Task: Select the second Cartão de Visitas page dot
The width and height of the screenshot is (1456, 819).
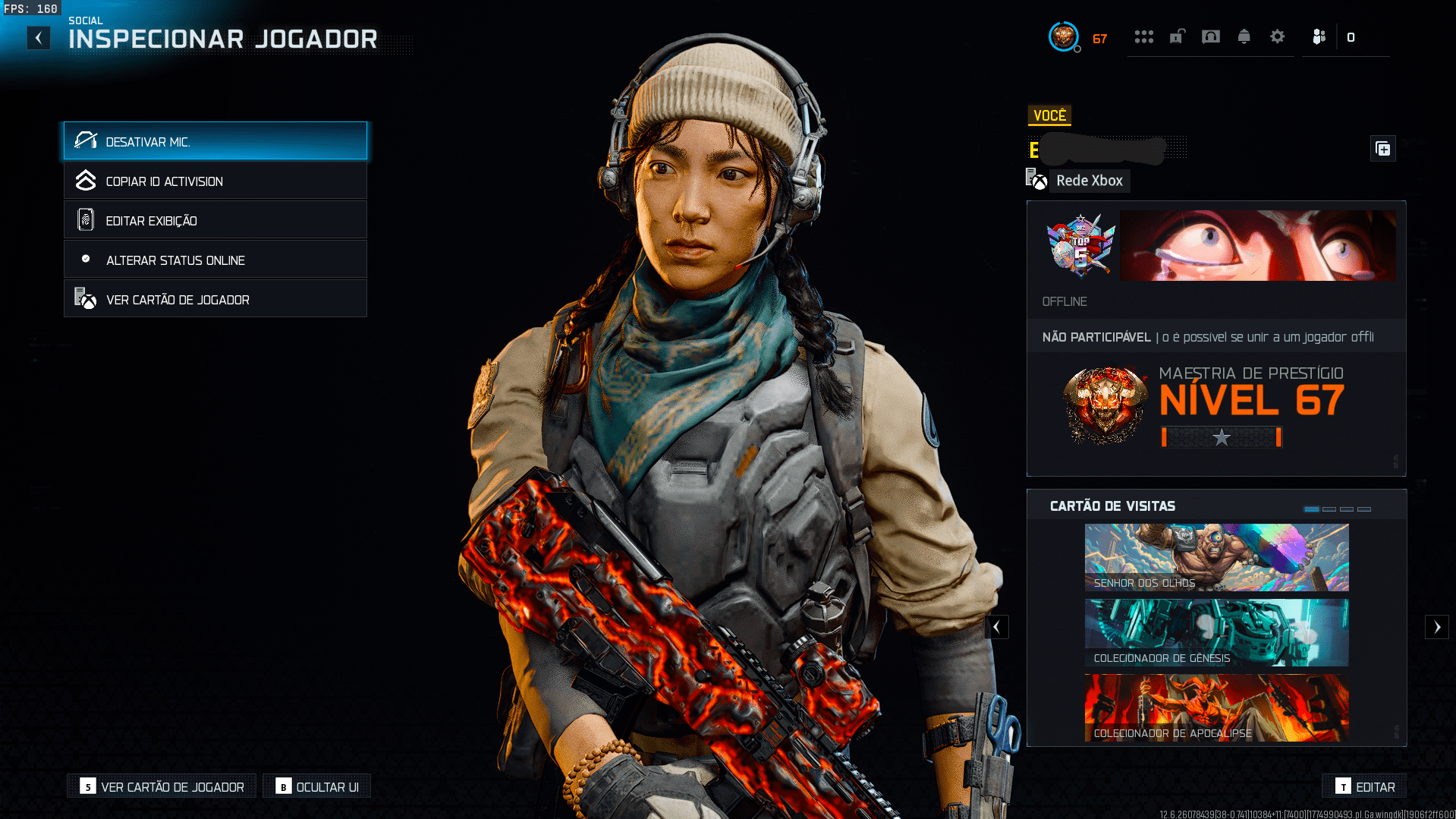Action: (1329, 510)
